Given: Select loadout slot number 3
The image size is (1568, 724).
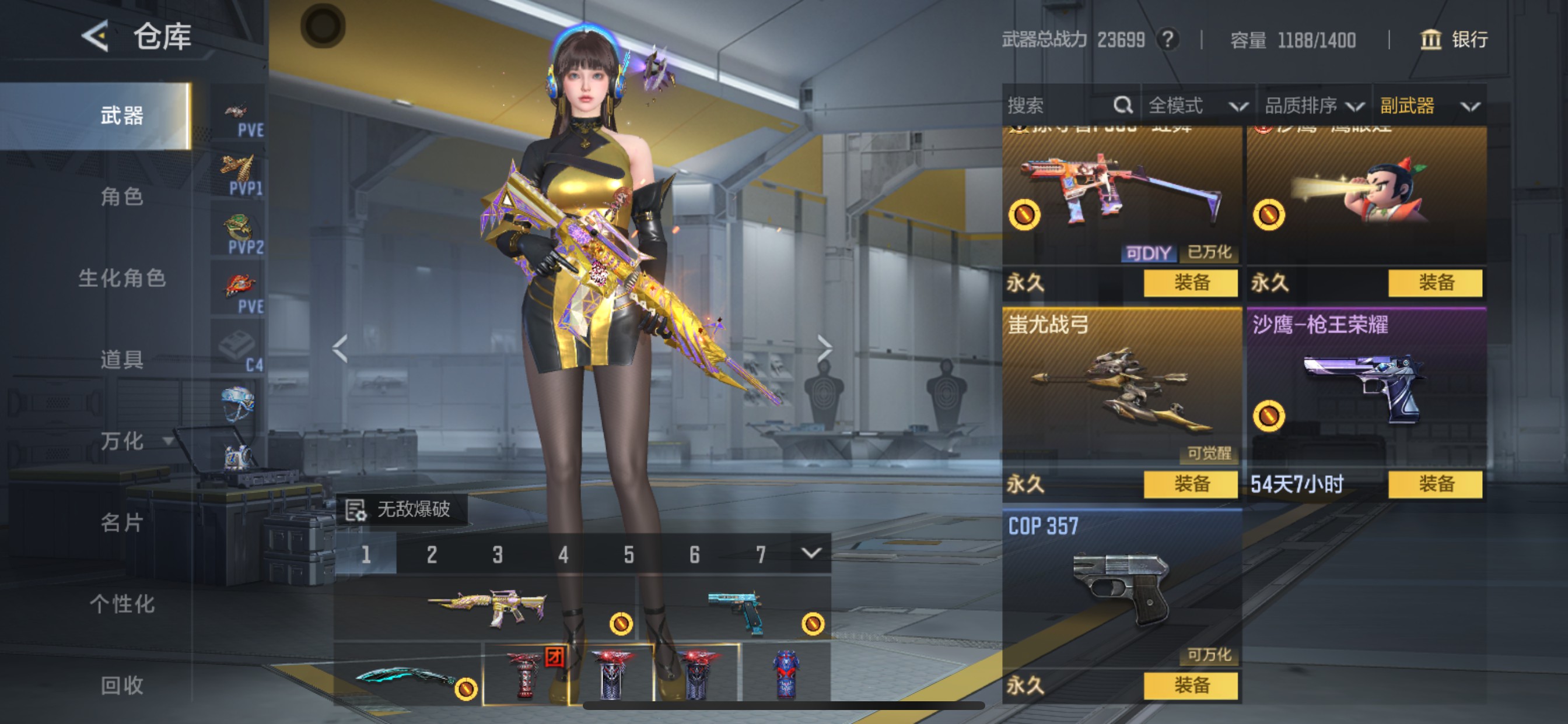Looking at the screenshot, I should (498, 554).
